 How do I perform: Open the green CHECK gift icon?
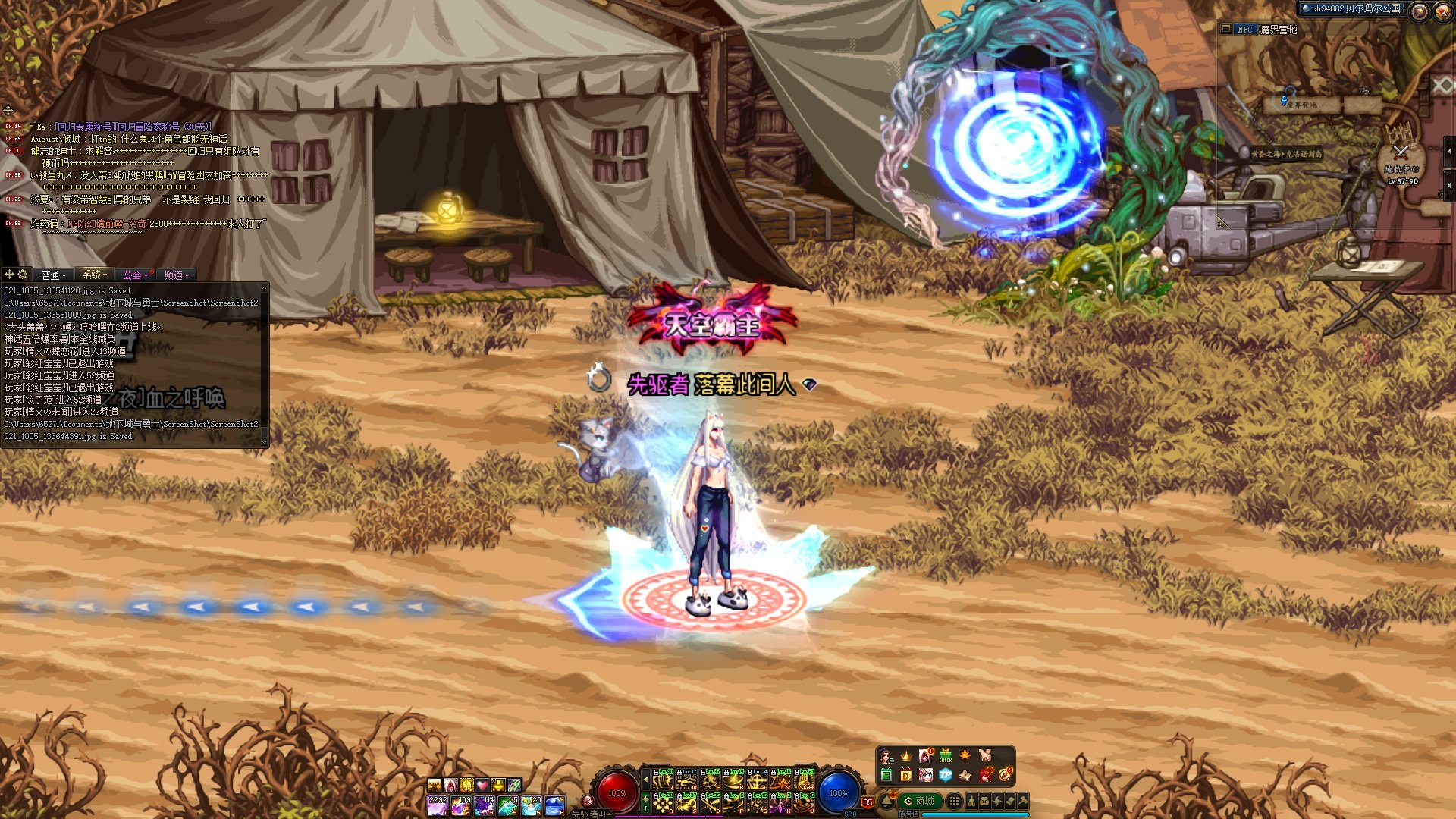[945, 756]
